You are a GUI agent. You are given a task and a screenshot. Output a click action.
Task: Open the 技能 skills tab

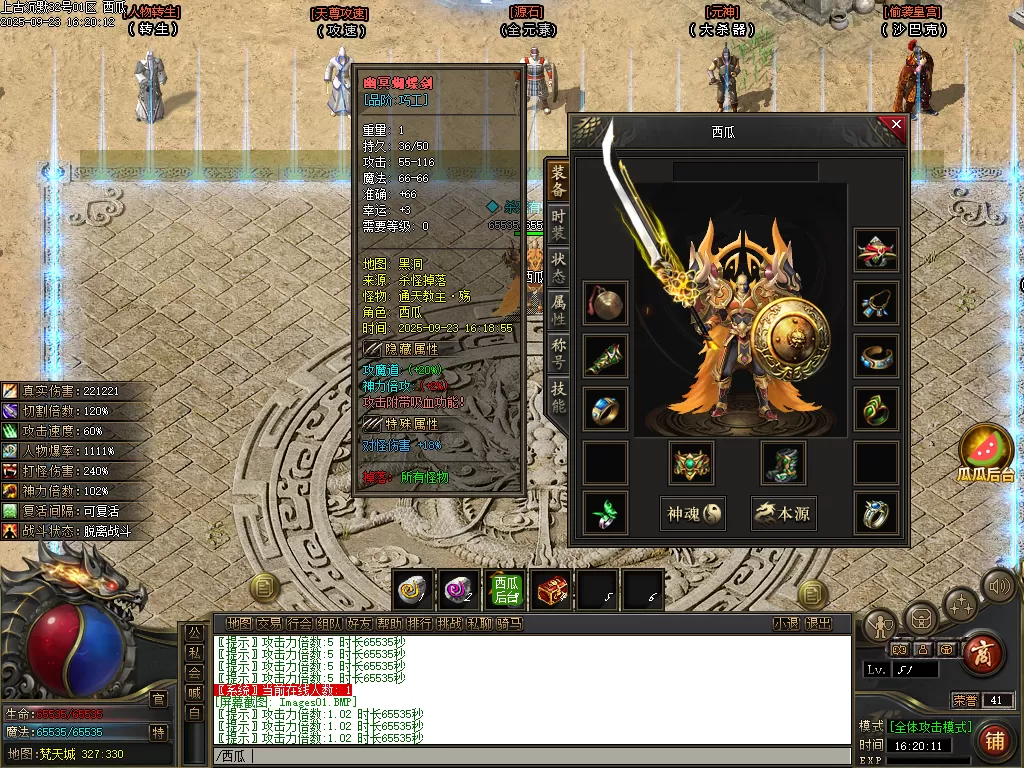(x=558, y=398)
